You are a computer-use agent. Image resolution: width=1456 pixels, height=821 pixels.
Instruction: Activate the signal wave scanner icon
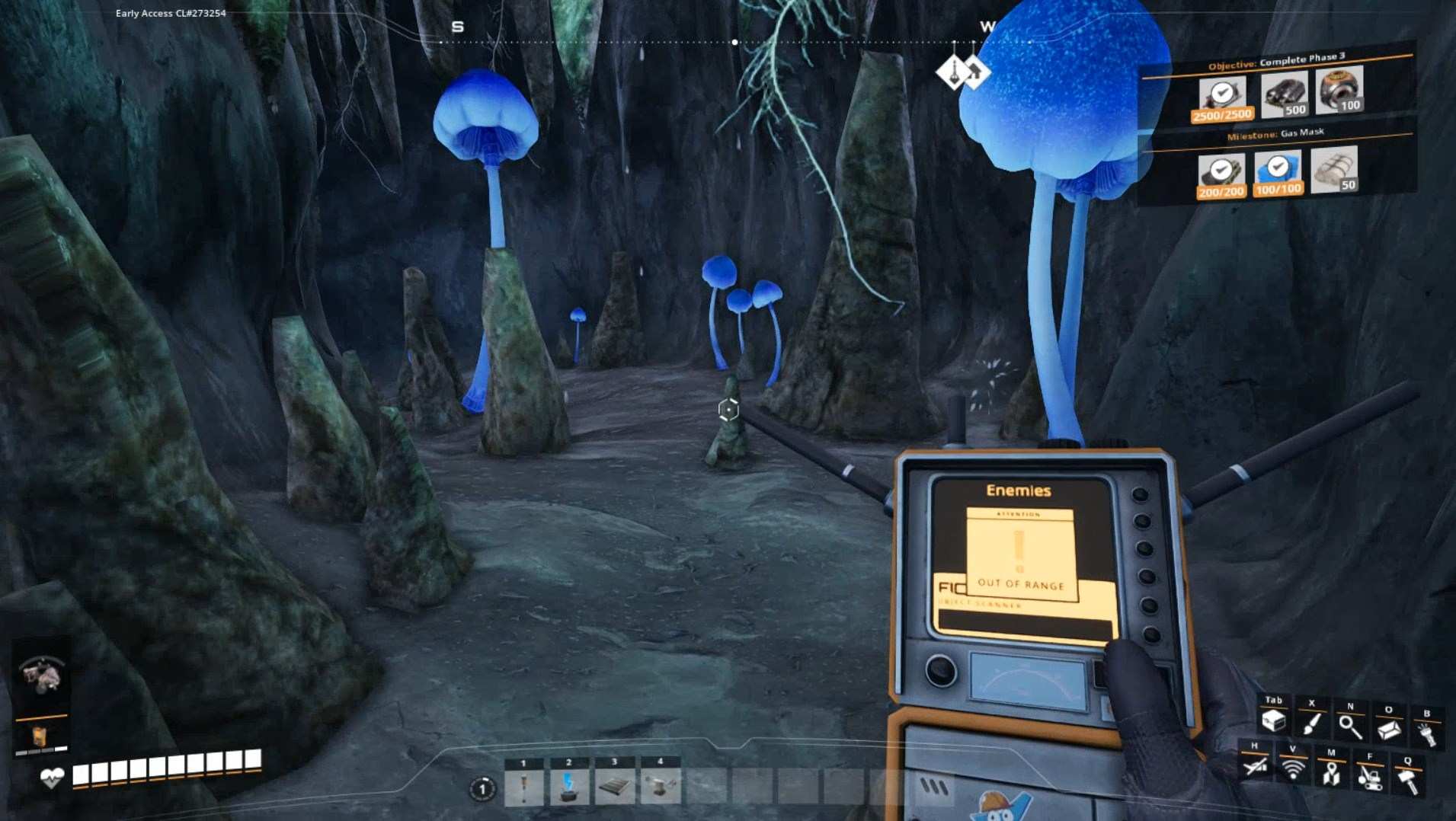1293,769
